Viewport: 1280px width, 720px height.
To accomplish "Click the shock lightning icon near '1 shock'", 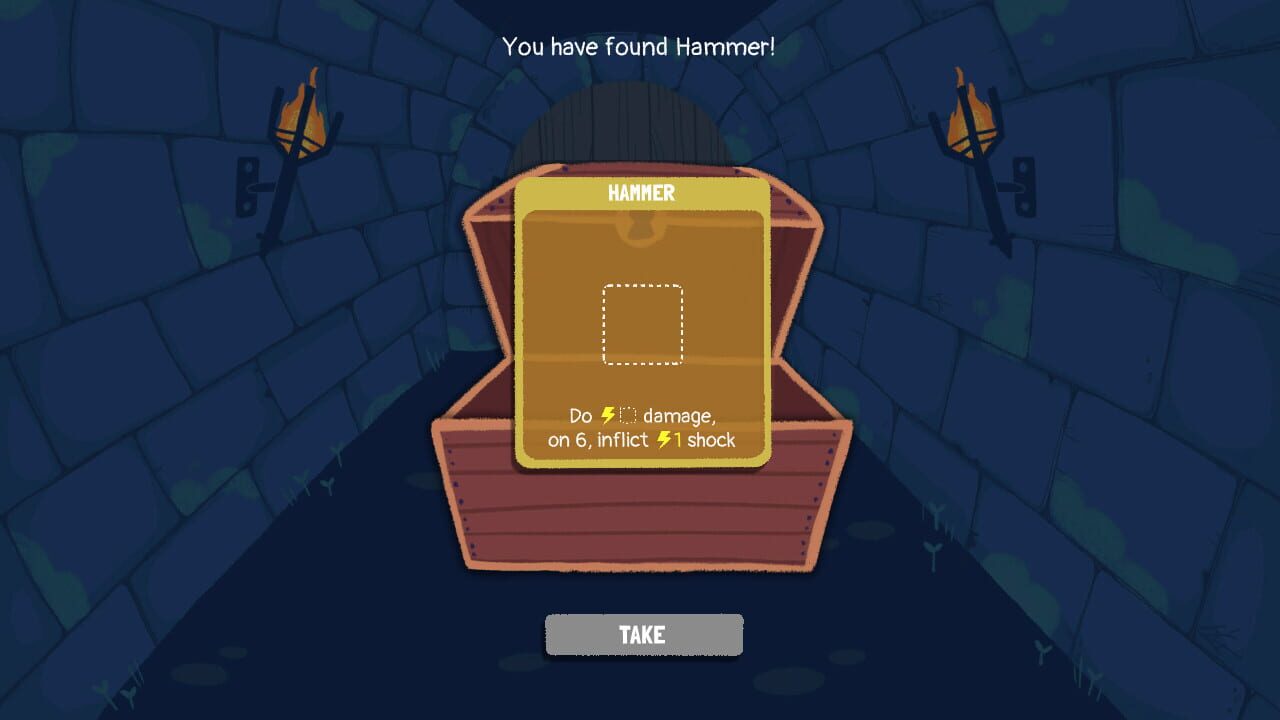I will click(x=663, y=440).
